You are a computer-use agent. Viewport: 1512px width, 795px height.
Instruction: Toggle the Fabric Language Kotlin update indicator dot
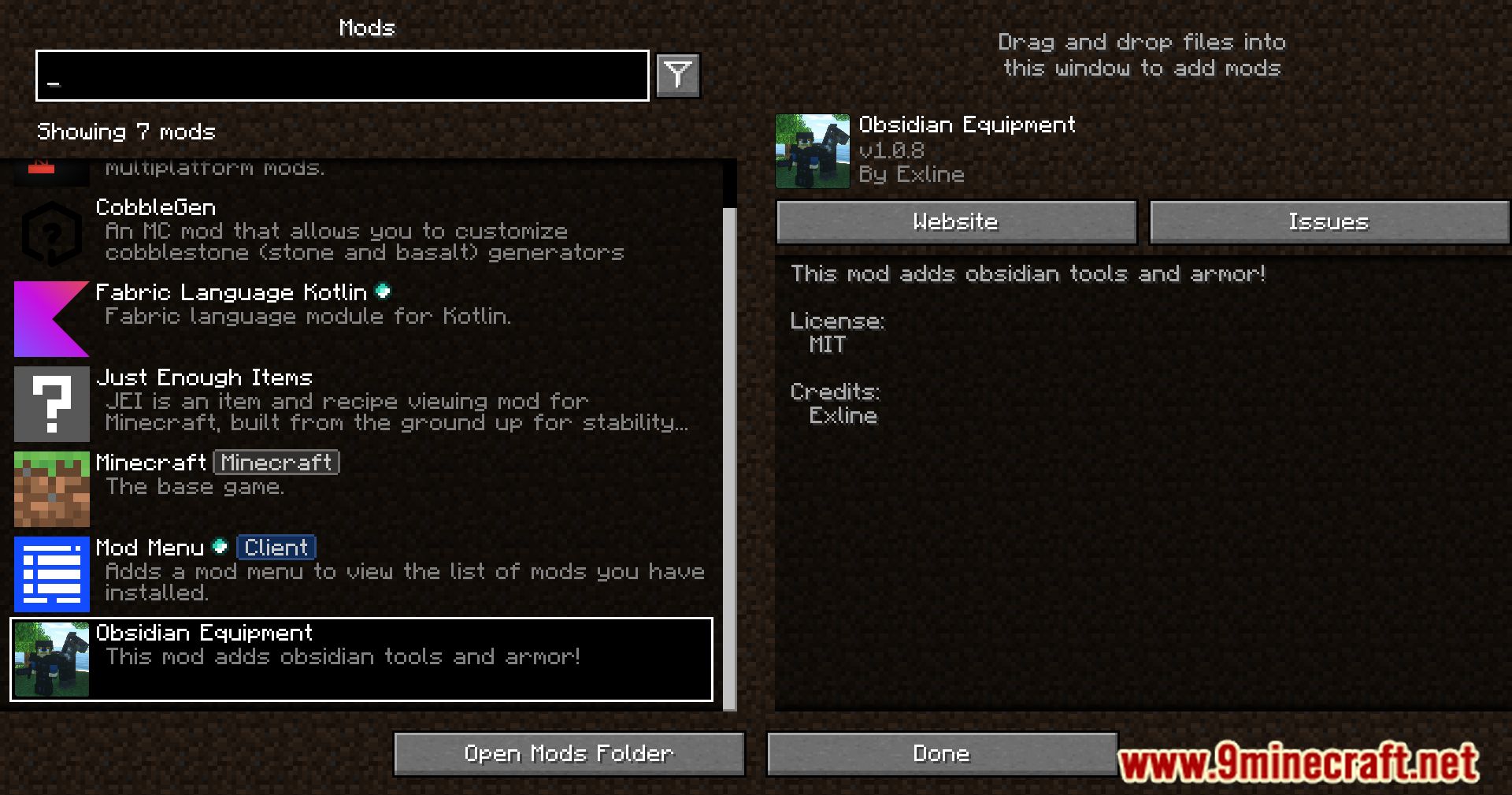pos(384,291)
